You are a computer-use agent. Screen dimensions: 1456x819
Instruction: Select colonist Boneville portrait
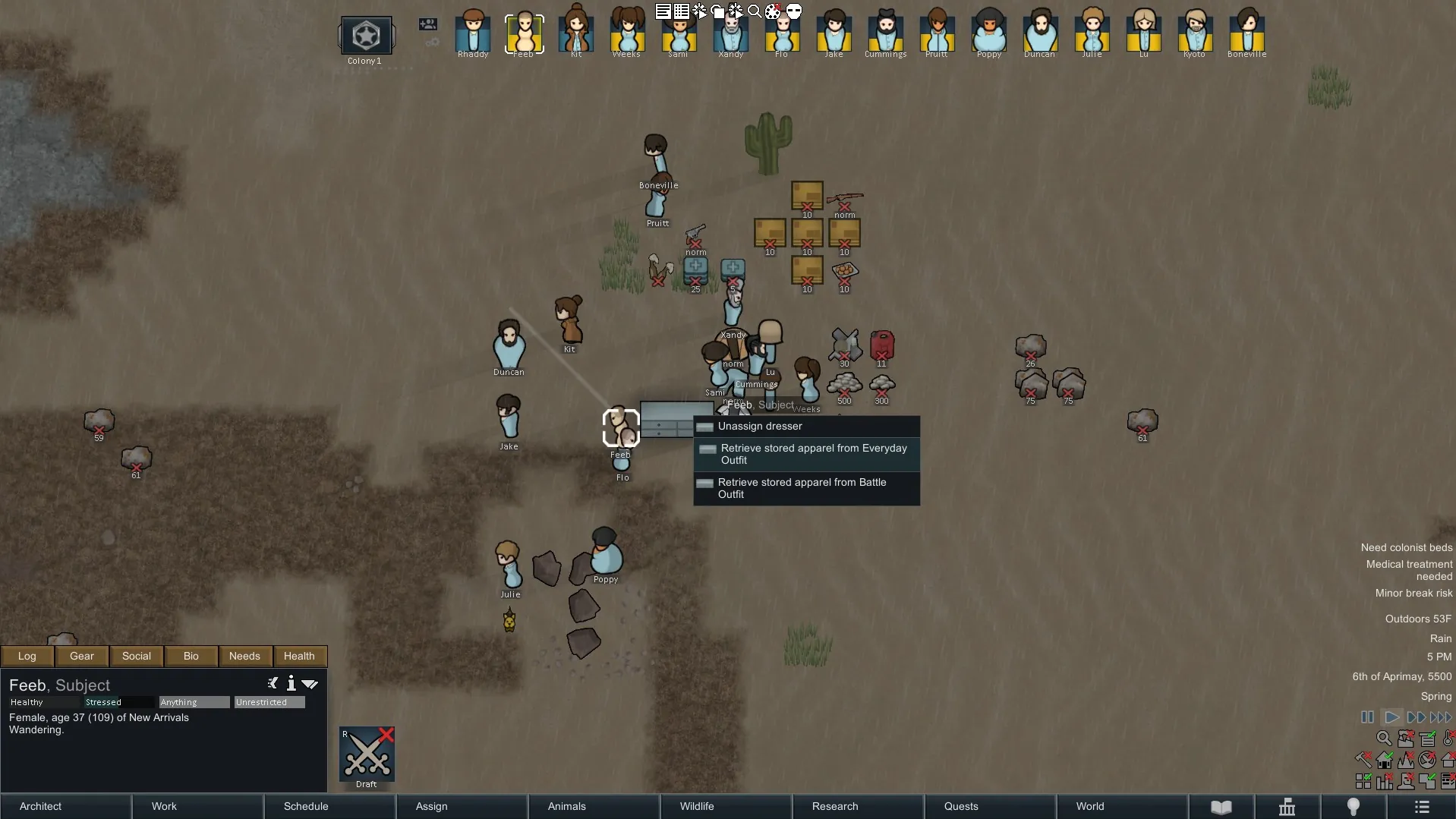pyautogui.click(x=1246, y=33)
